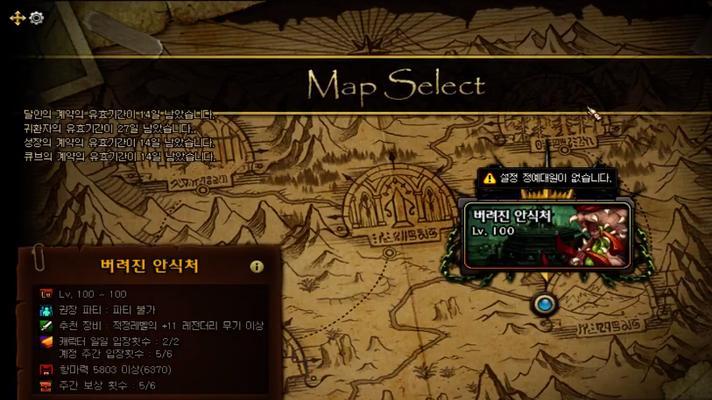The height and width of the screenshot is (400, 712).
Task: Open the info icon on dungeon panel
Action: 257,267
